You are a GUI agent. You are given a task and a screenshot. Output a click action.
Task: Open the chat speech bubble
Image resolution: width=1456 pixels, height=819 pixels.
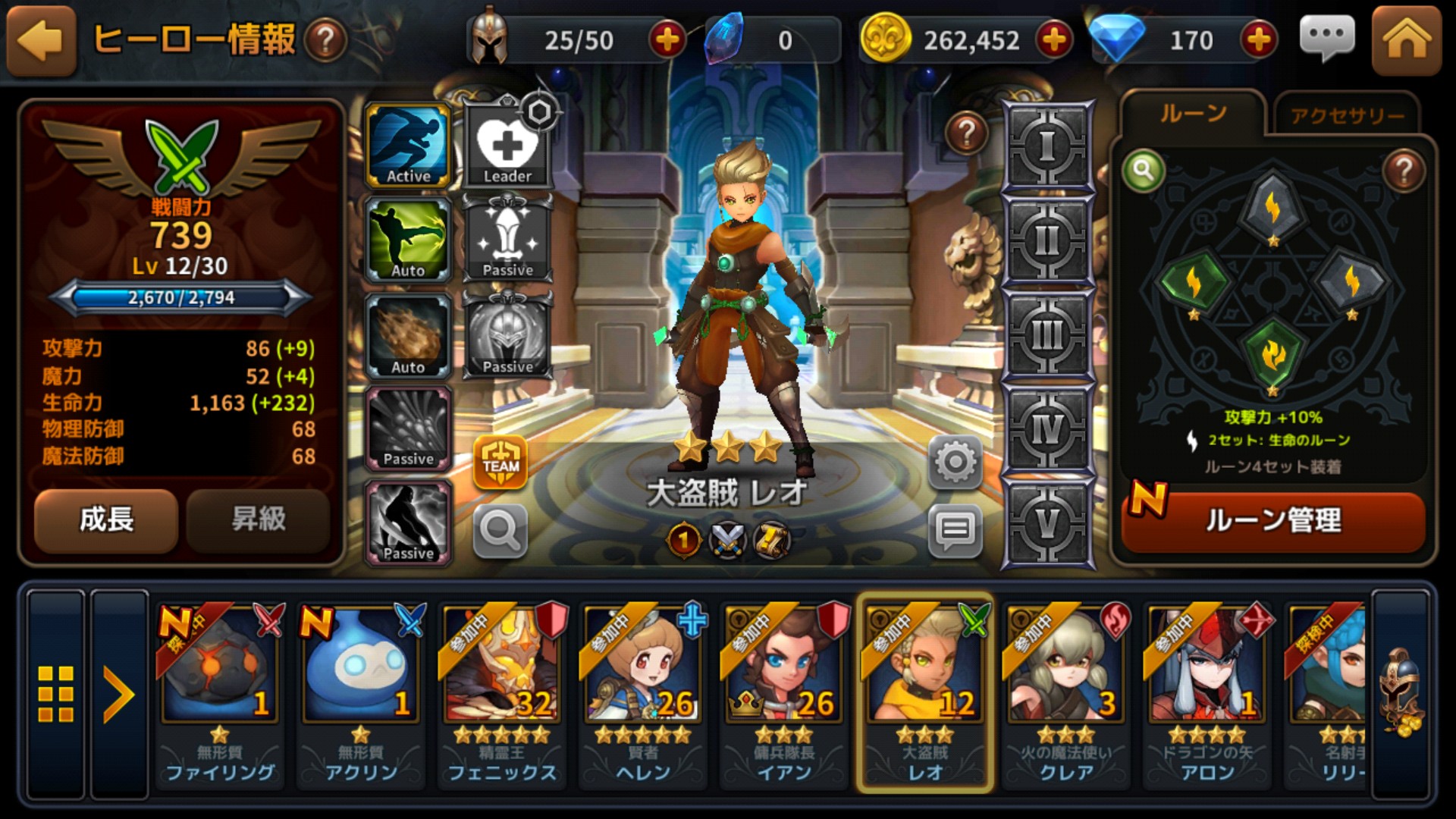pyautogui.click(x=1326, y=38)
